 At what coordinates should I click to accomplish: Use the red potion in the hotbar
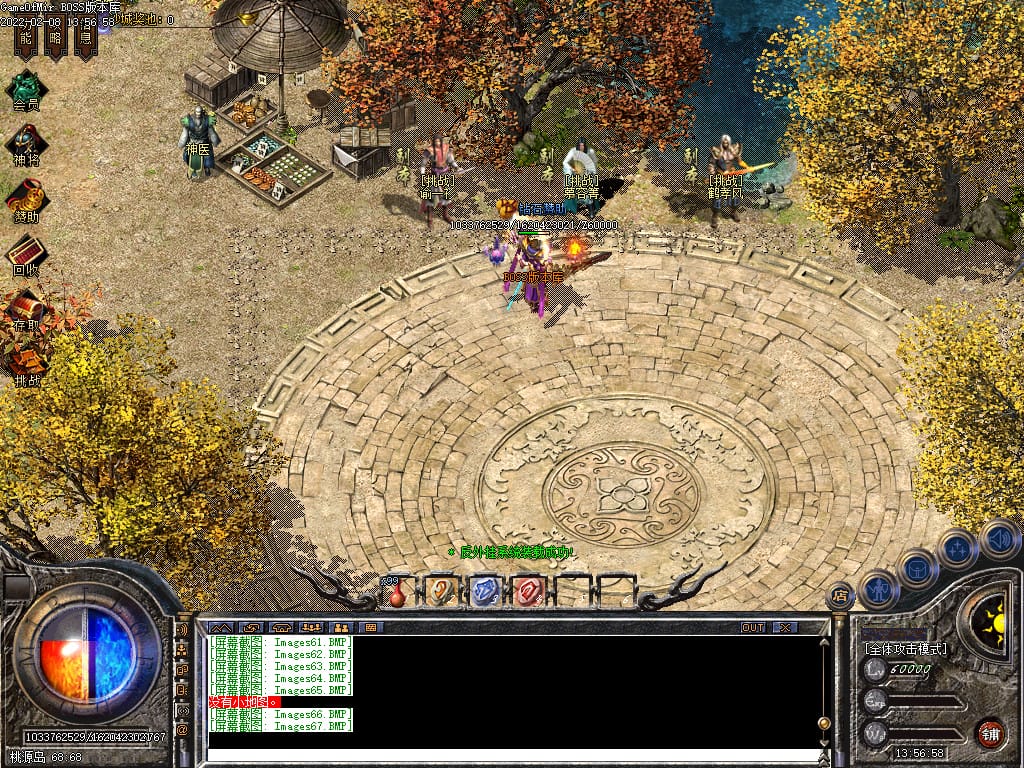[398, 593]
